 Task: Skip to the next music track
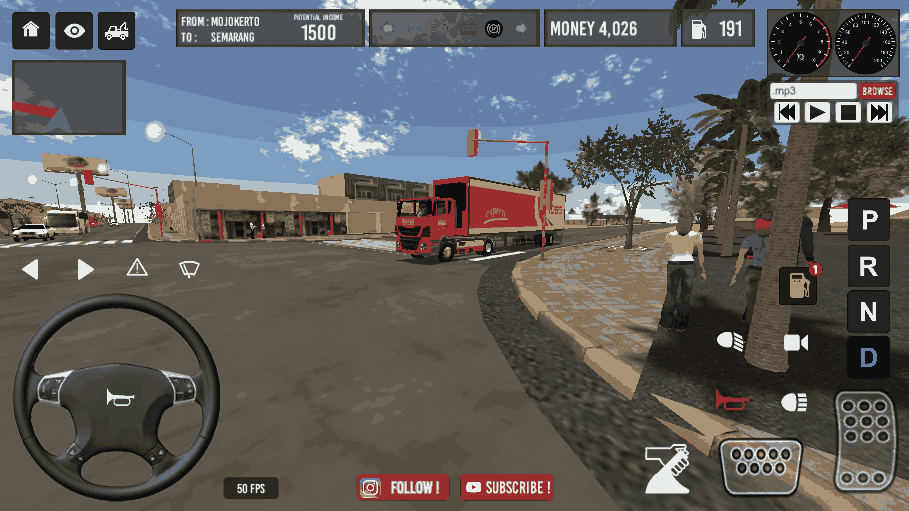[879, 113]
